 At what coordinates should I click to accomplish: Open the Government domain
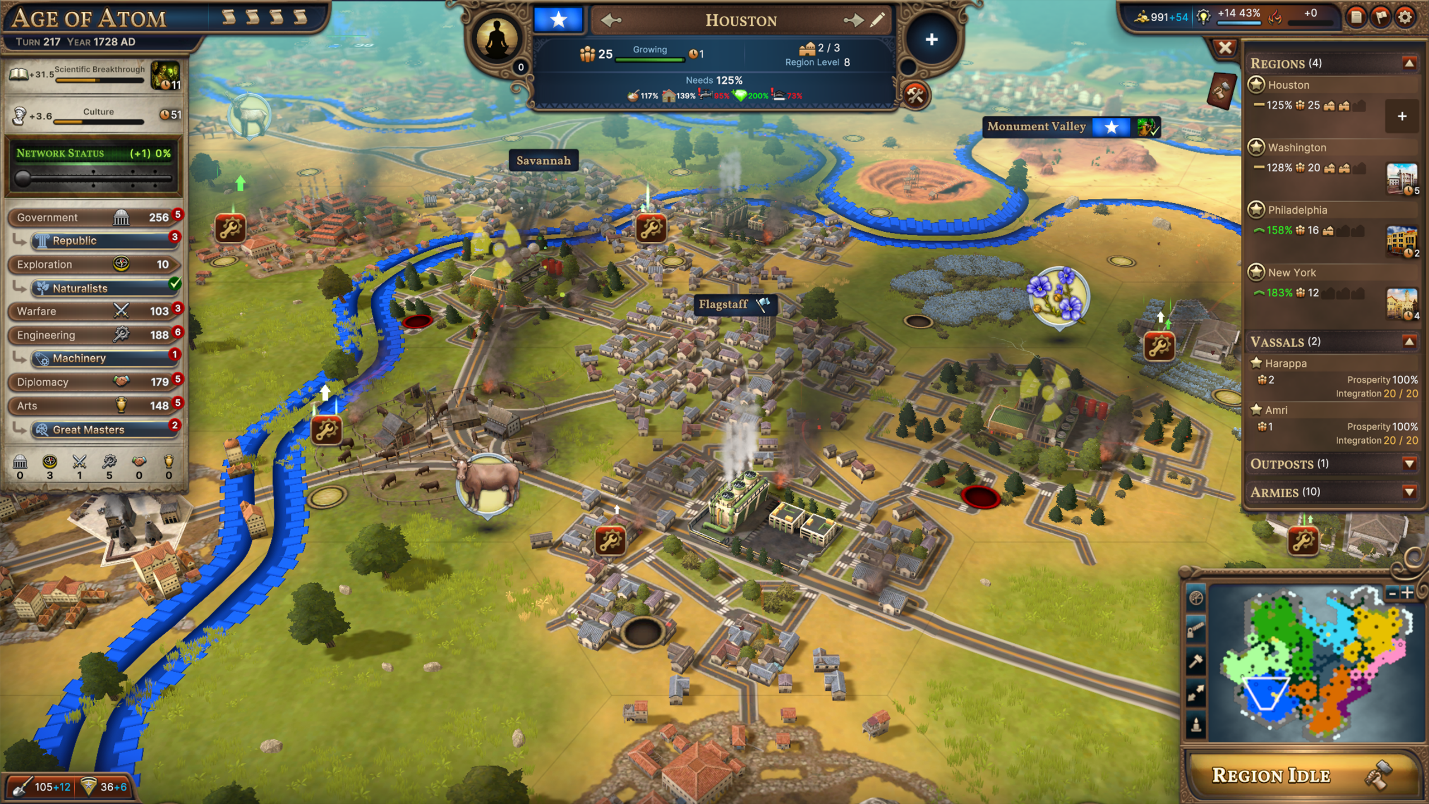click(90, 217)
